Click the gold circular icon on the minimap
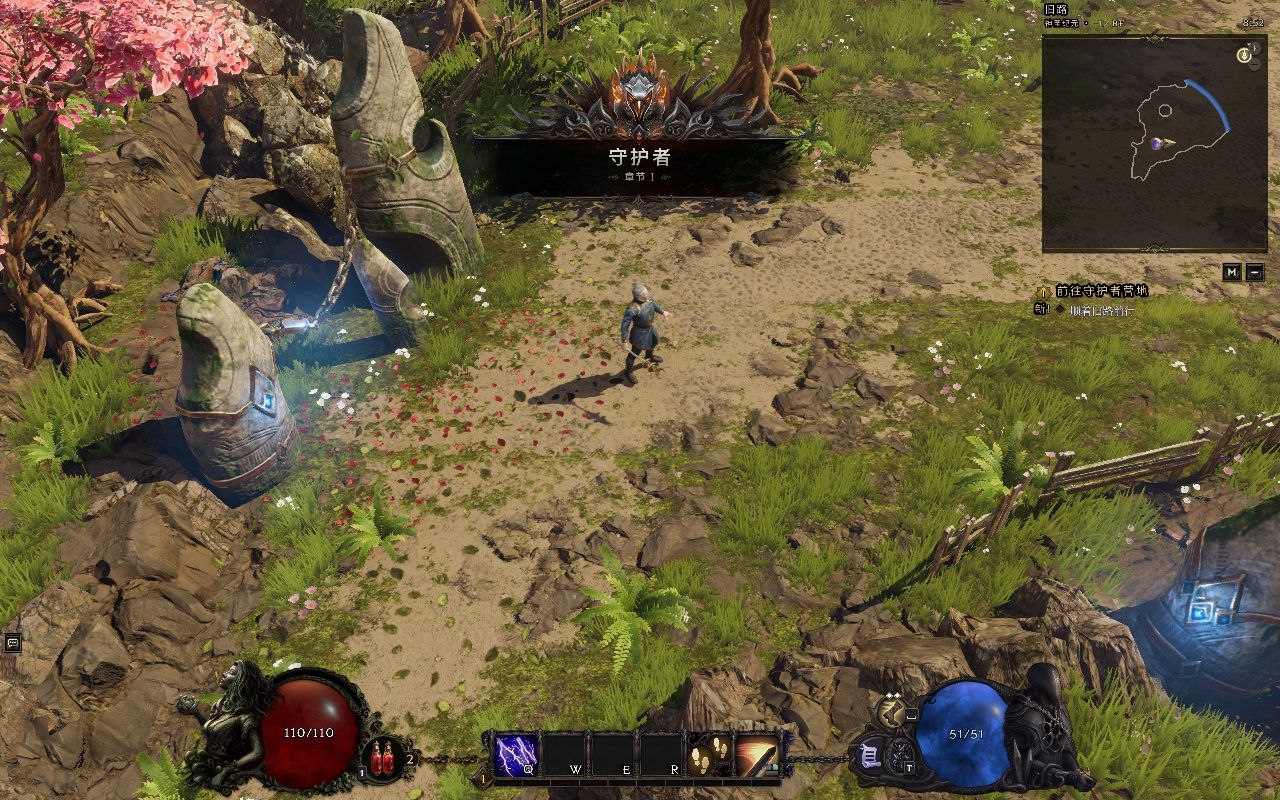The height and width of the screenshot is (800, 1280). coord(1245,55)
